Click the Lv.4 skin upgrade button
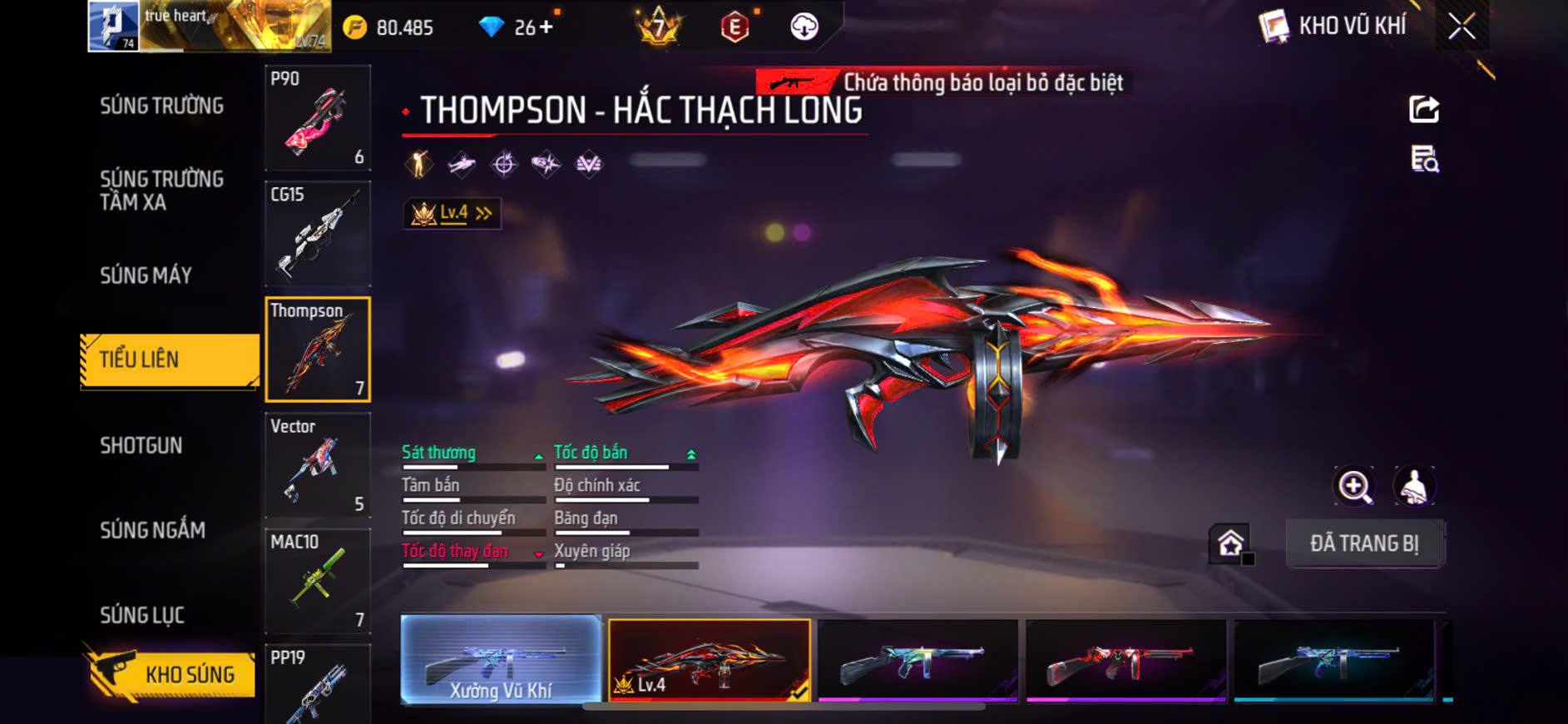This screenshot has height=724, width=1568. click(452, 214)
